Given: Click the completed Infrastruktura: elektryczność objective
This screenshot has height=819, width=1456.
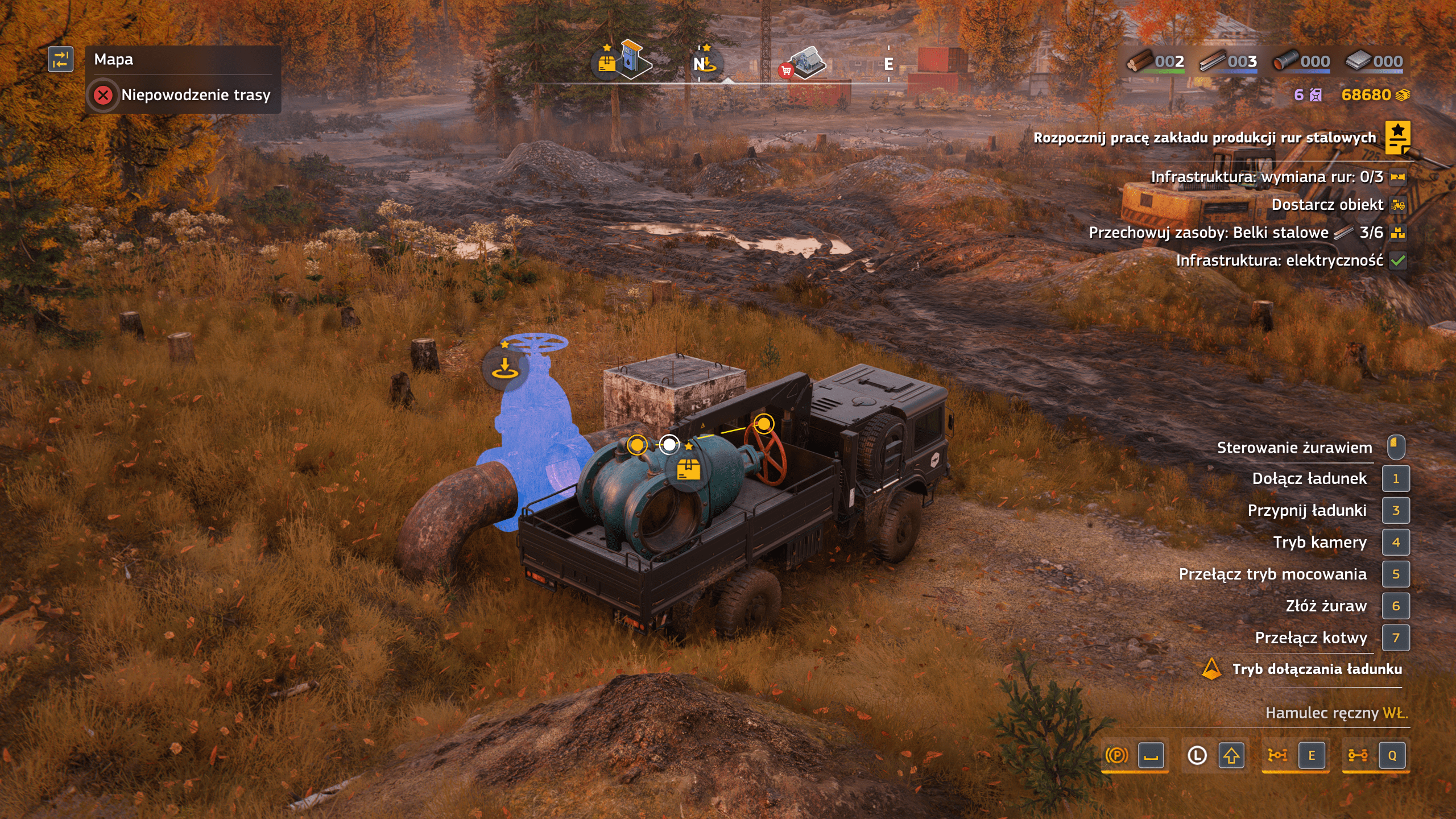Looking at the screenshot, I should (1279, 260).
